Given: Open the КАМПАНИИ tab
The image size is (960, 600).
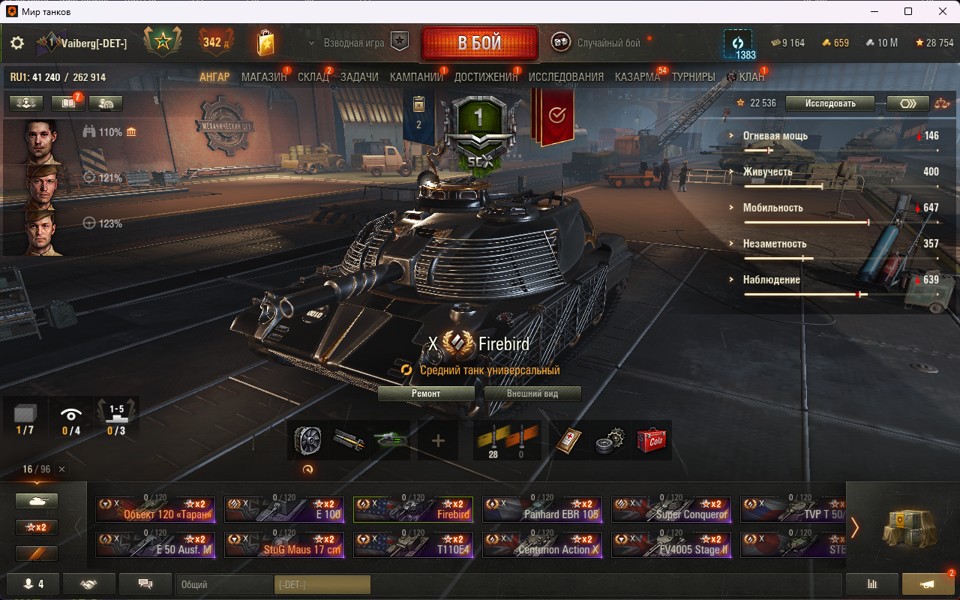Looking at the screenshot, I should (x=416, y=77).
